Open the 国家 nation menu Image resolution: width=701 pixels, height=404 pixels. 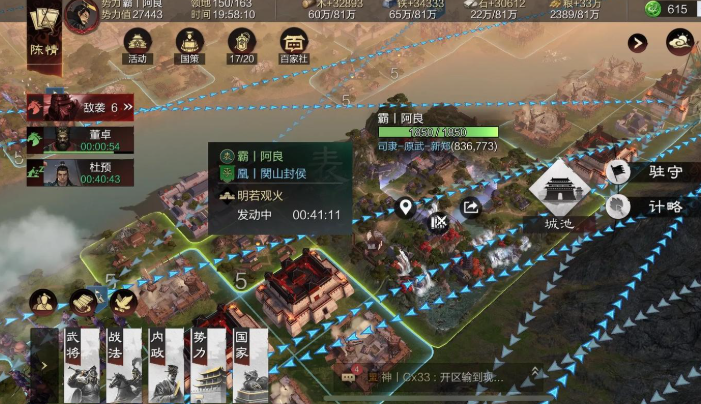(250, 365)
